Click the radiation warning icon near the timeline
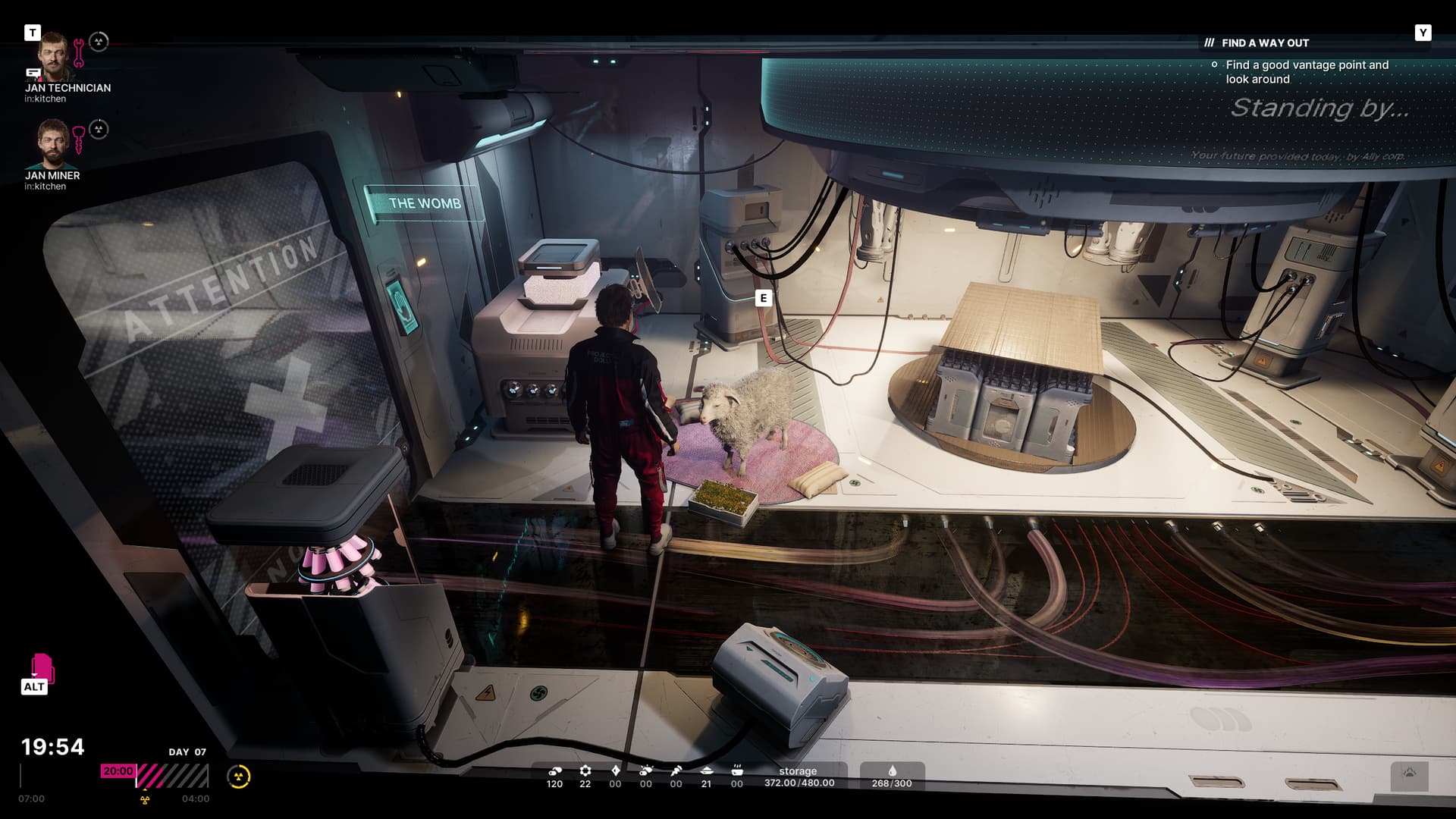Viewport: 1456px width, 819px height. click(x=239, y=777)
